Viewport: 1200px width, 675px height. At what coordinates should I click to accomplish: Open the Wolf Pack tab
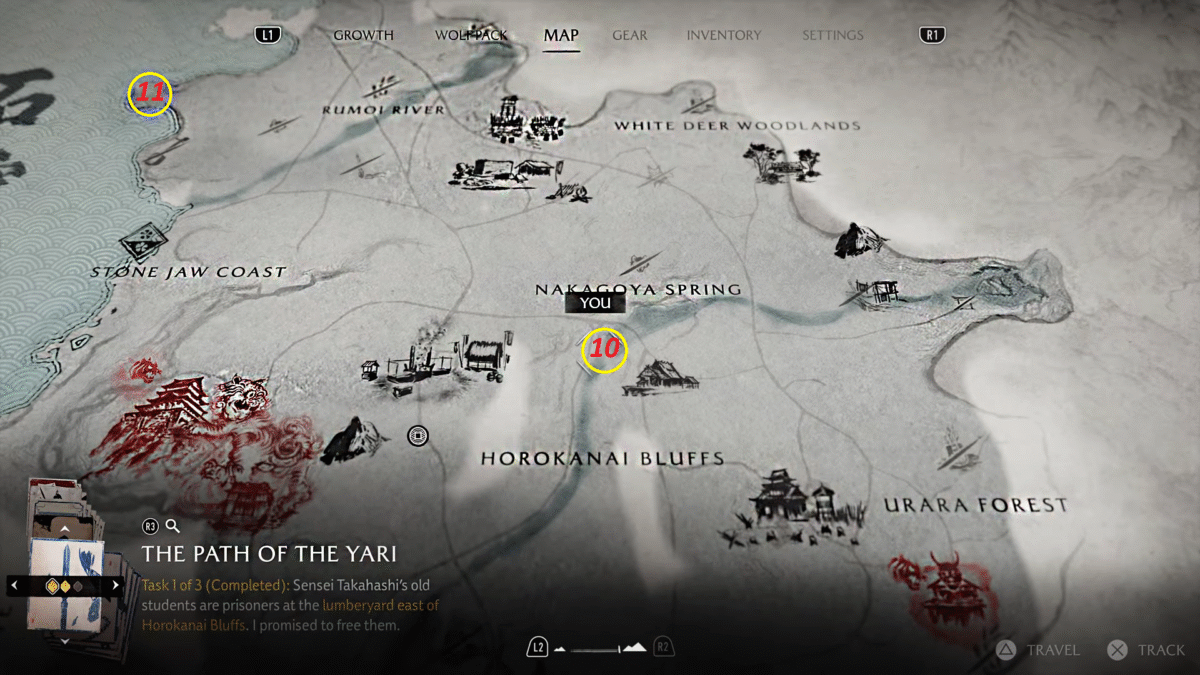pyautogui.click(x=471, y=35)
